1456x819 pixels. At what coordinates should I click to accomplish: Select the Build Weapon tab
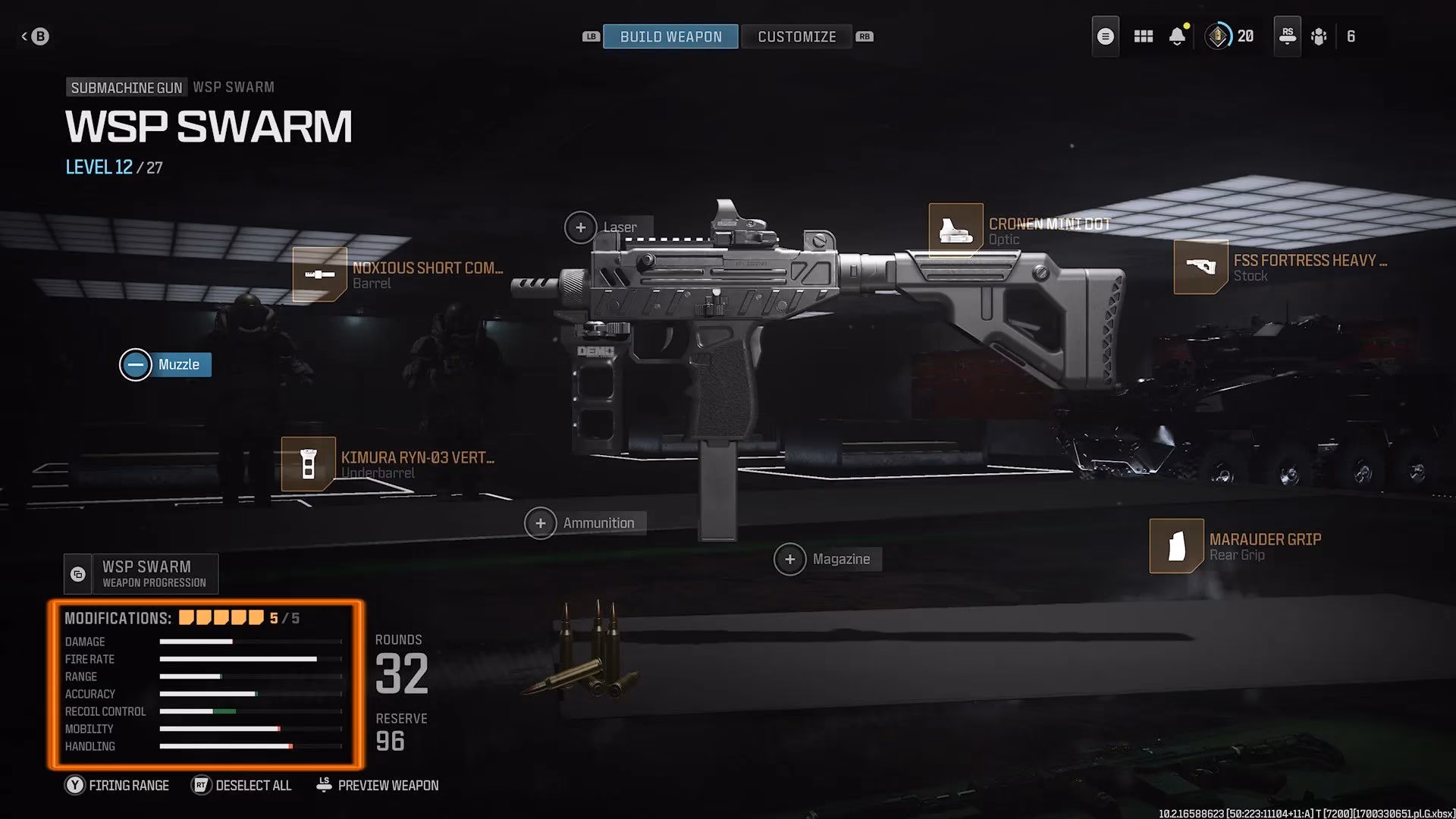(x=670, y=36)
